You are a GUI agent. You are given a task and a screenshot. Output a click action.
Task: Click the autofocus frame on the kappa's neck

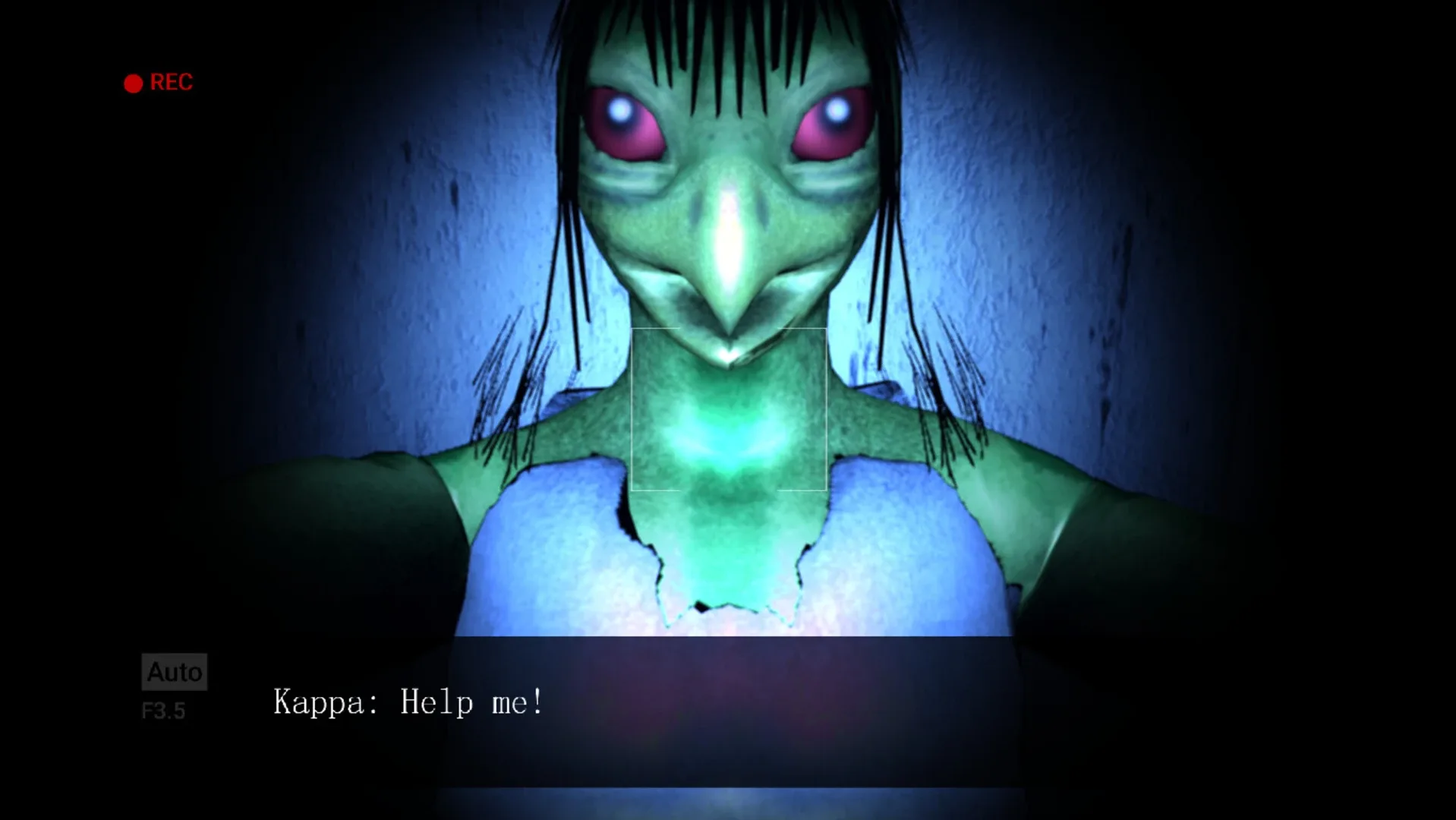tap(728, 410)
